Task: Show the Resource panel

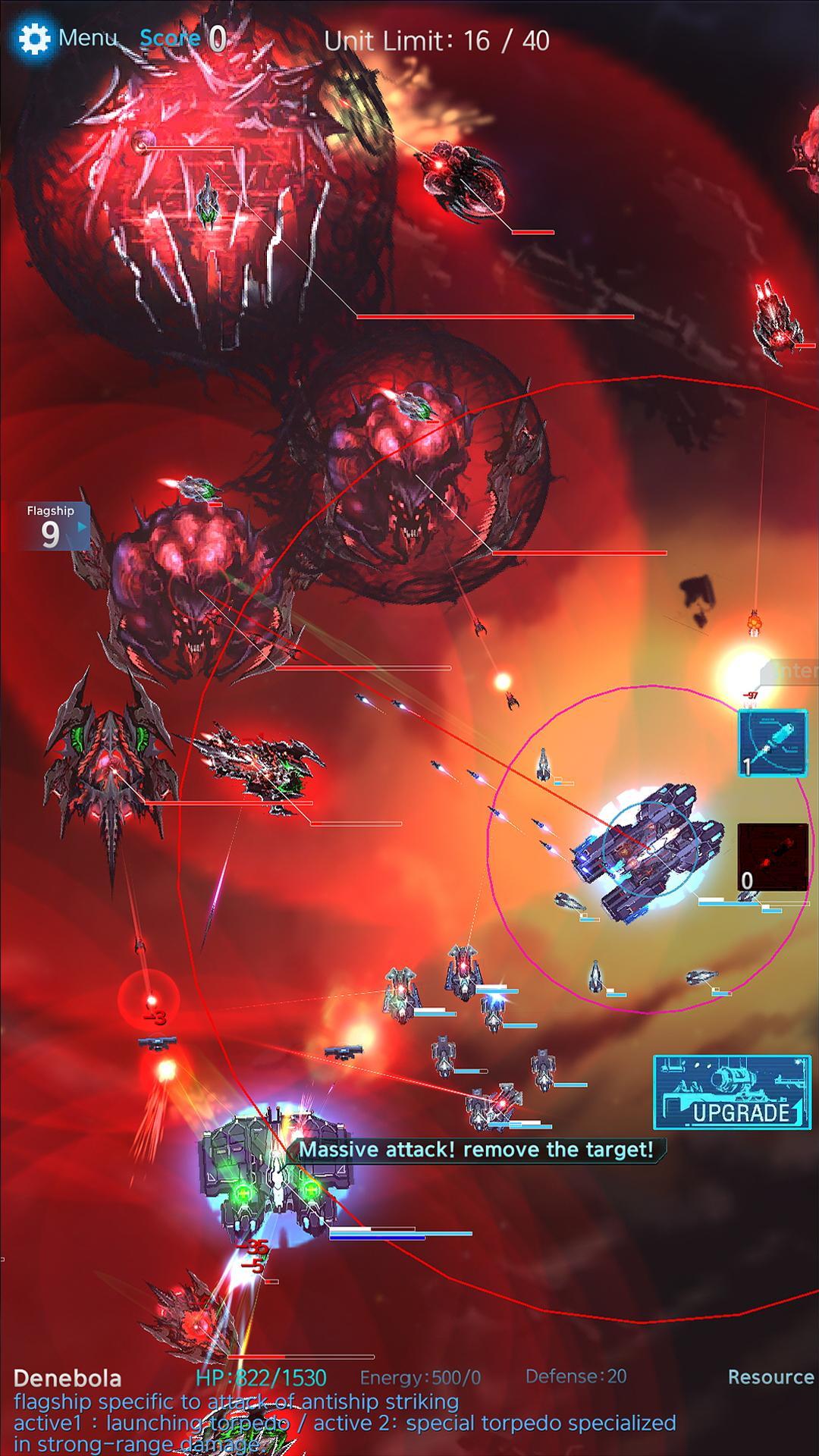Action: pyautogui.click(x=770, y=1376)
